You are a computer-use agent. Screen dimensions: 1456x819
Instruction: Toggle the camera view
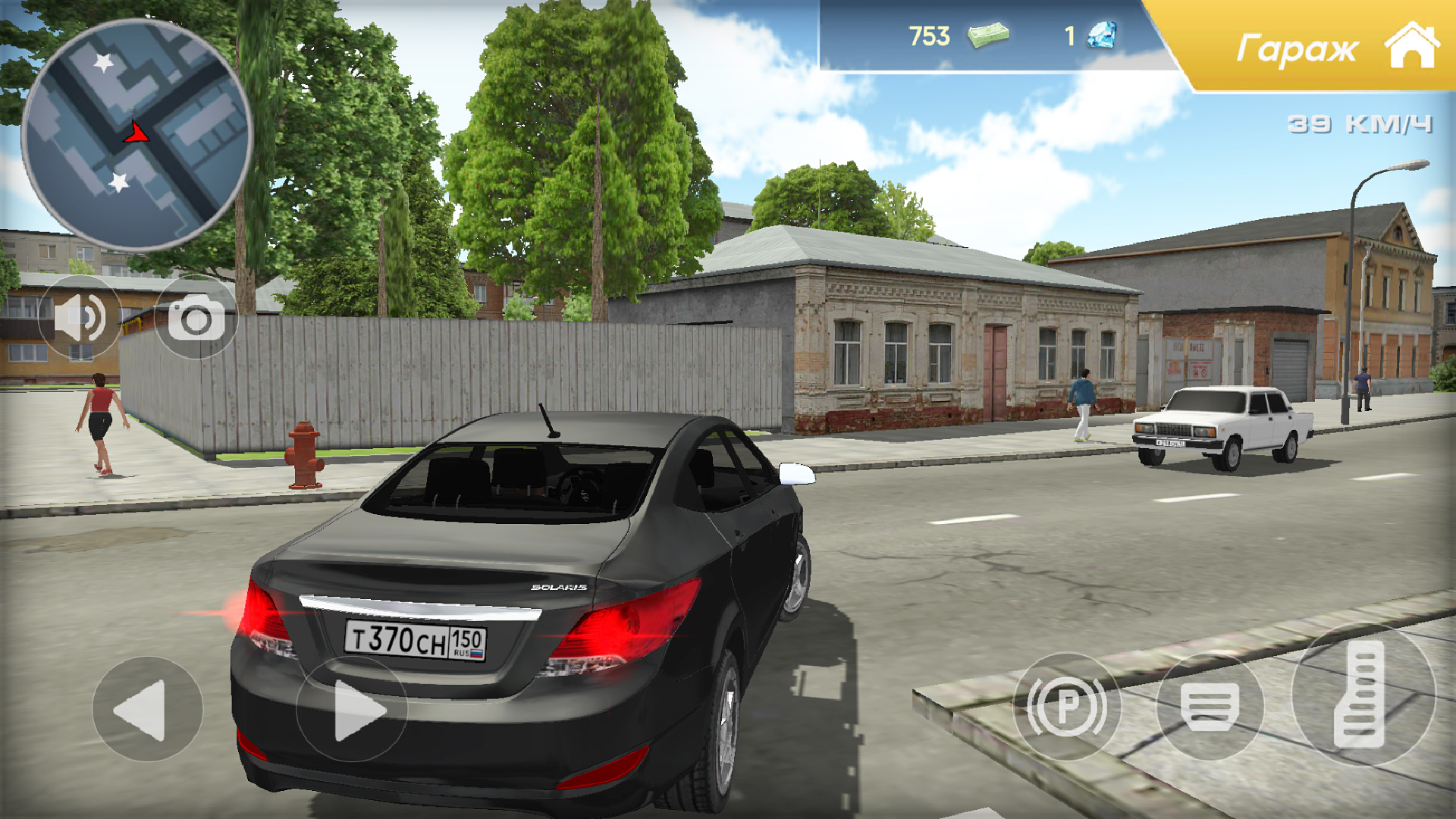pyautogui.click(x=194, y=317)
